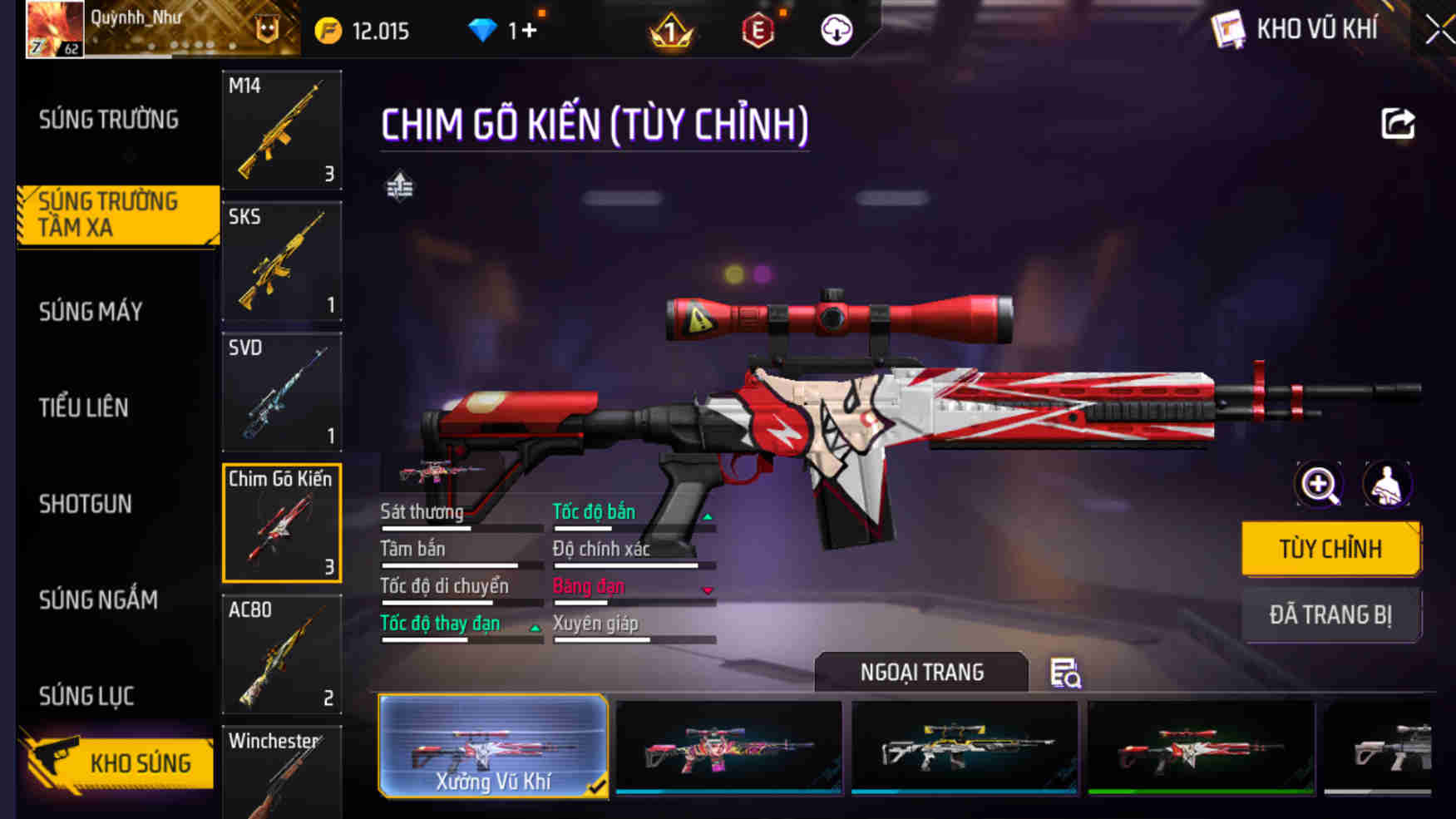This screenshot has height=819, width=1456.
Task: Pick the SVD weapon tile
Action: click(x=282, y=392)
